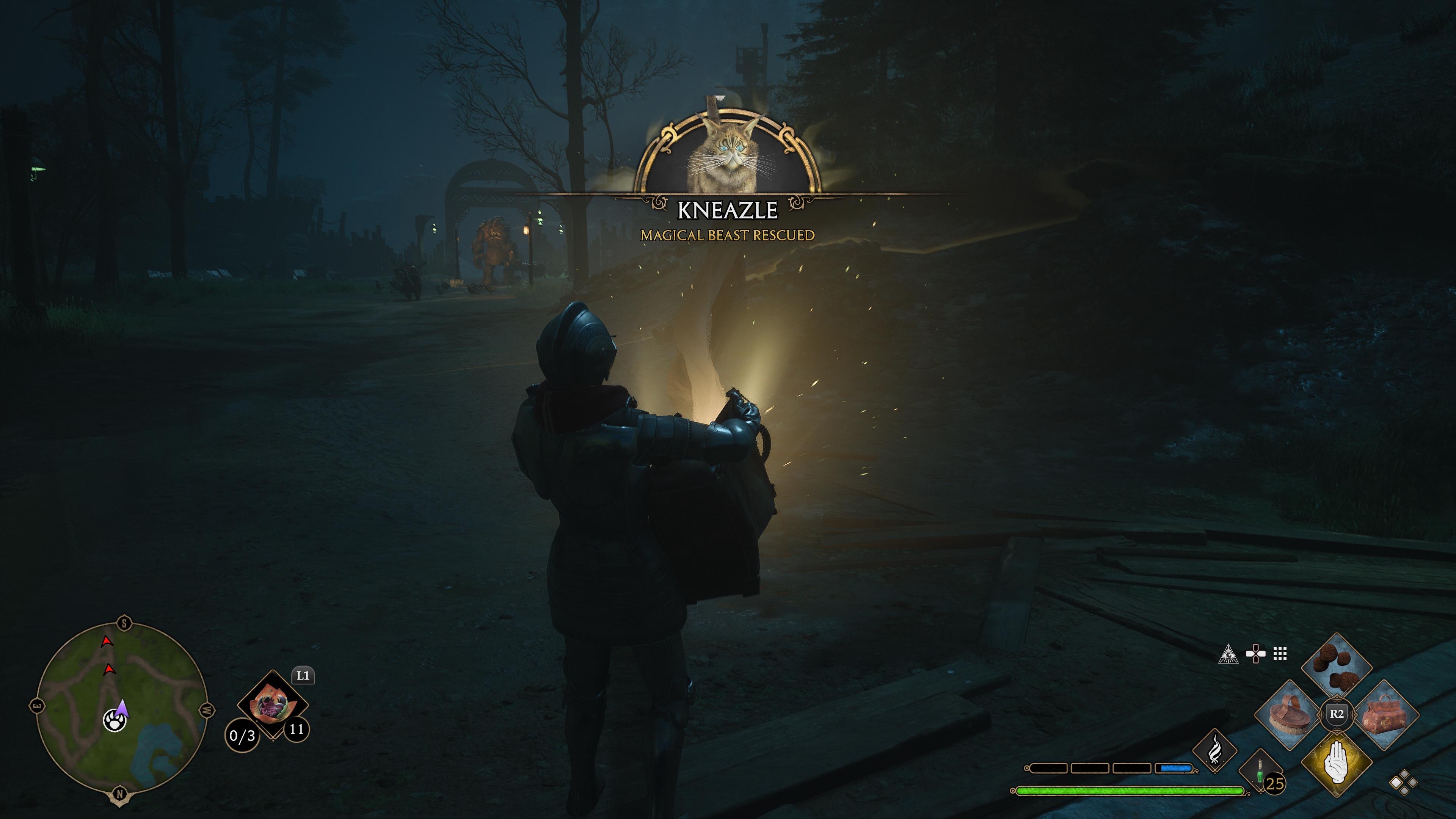The image size is (1456, 819).
Task: Select the nine-square grid icon
Action: [x=1280, y=670]
